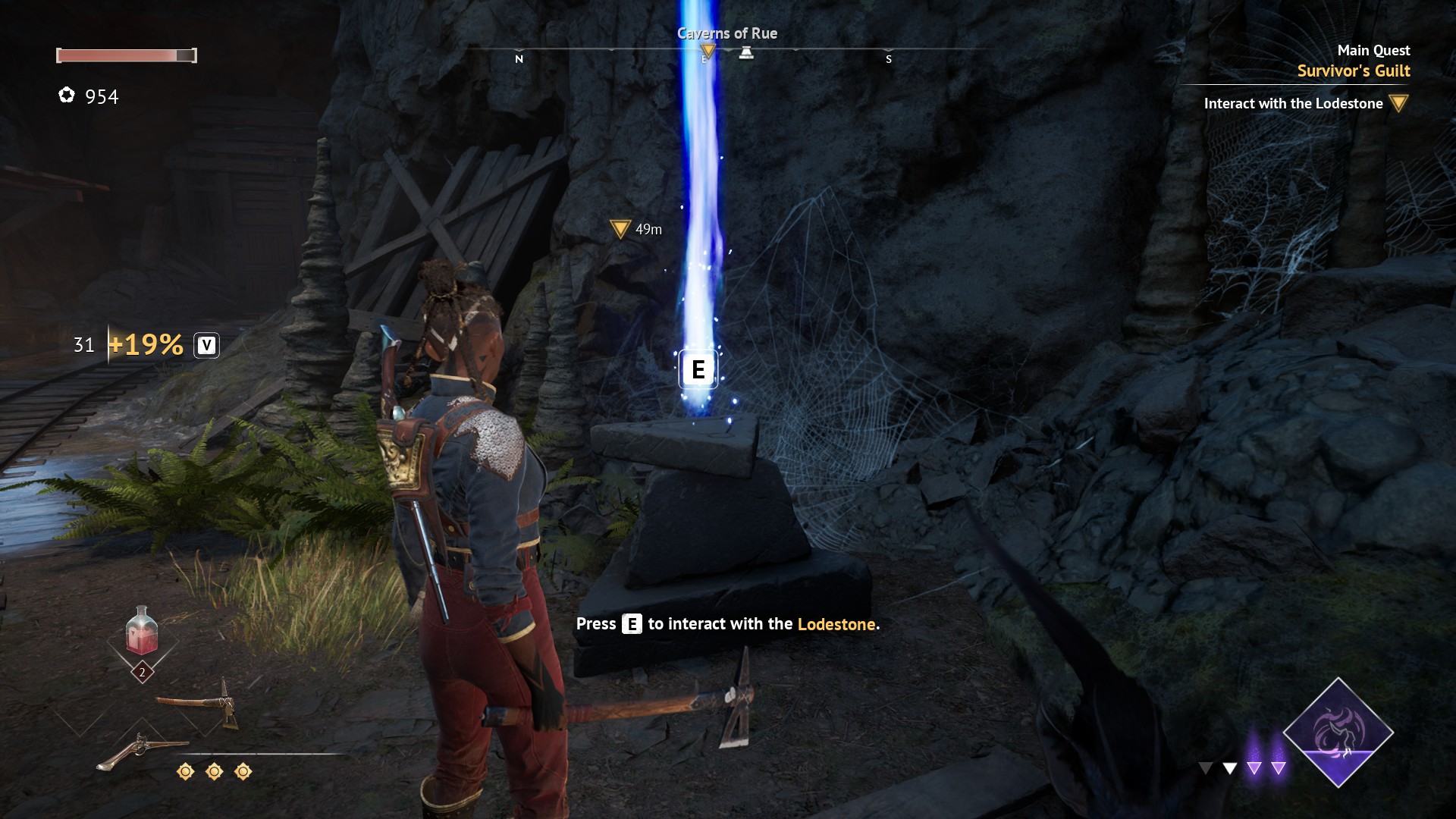Select the red health potion slot
Screen dimensions: 1456x819
(x=142, y=632)
